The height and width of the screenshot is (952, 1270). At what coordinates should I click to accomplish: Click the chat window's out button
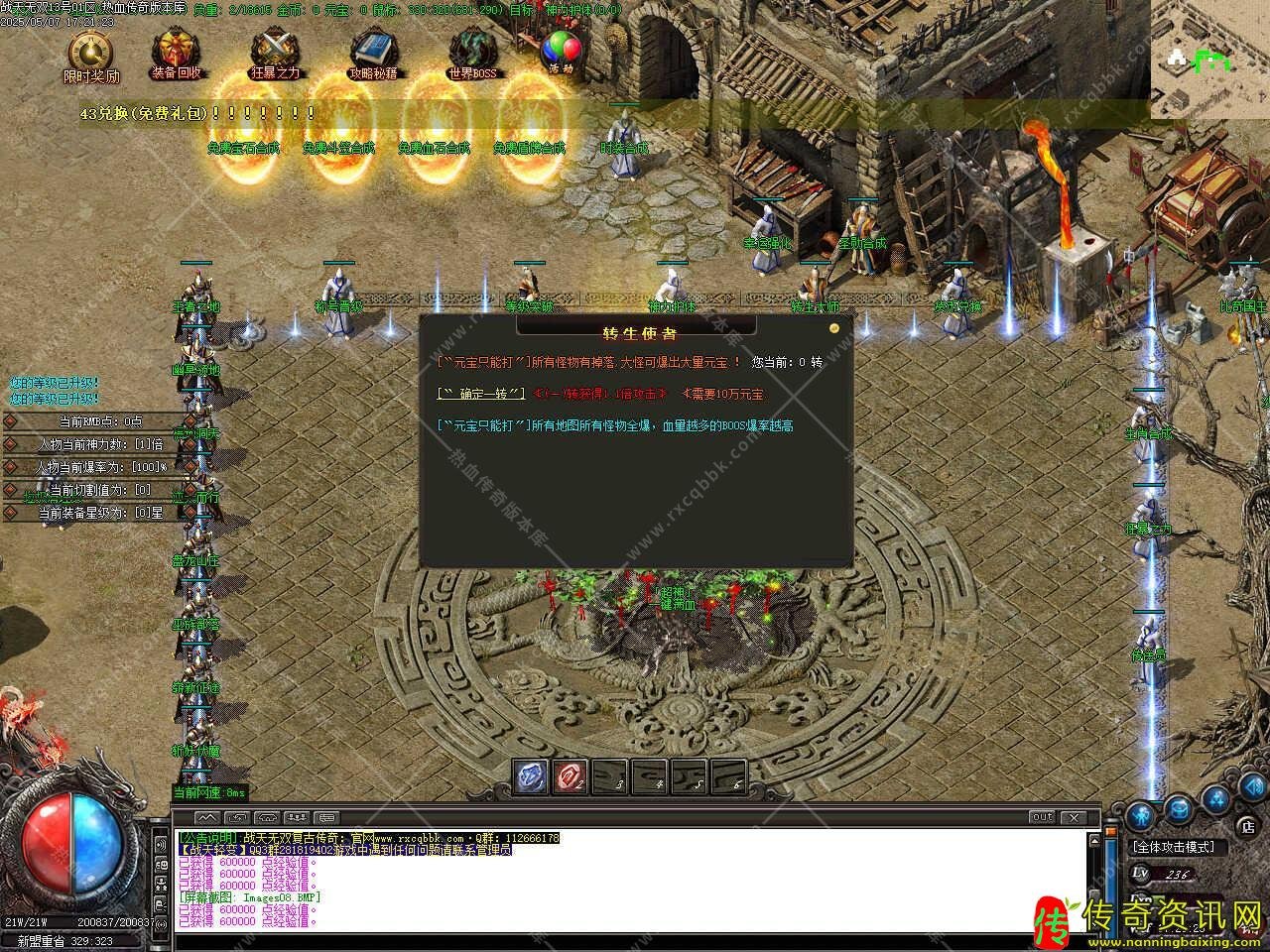[1042, 817]
